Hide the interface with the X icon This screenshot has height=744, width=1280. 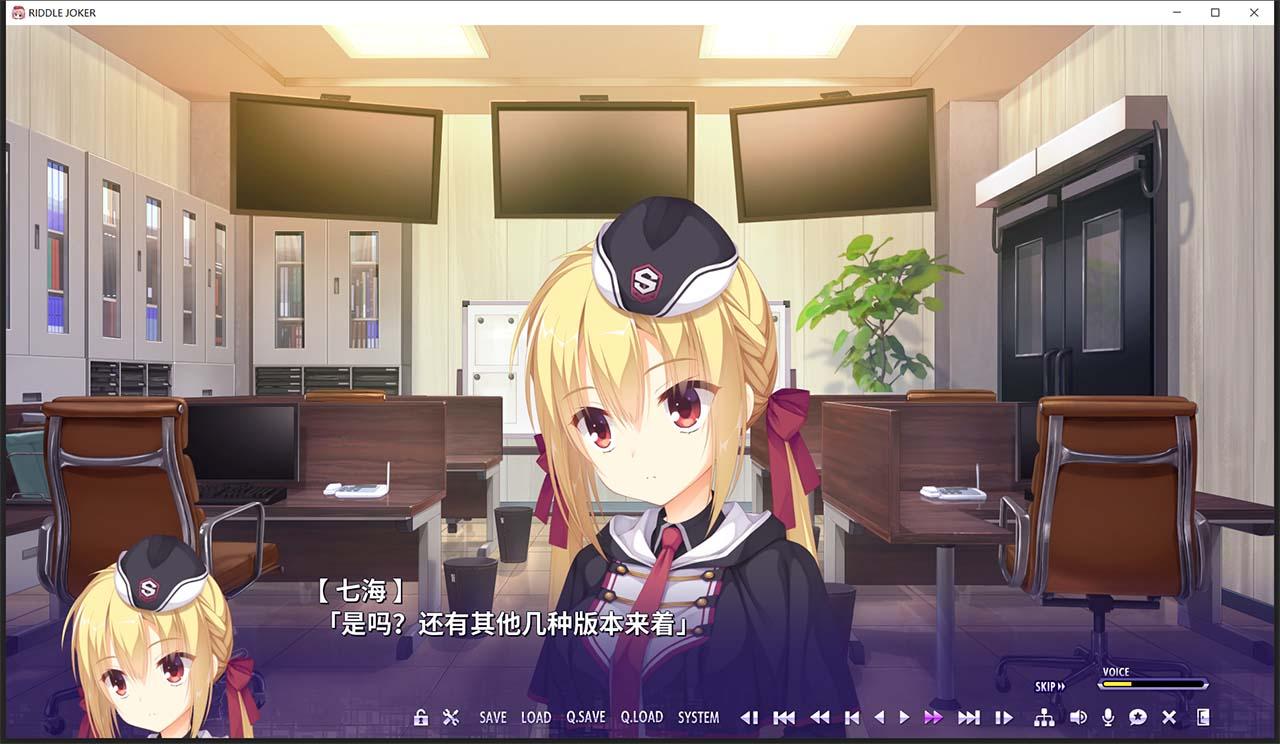[x=1168, y=718]
